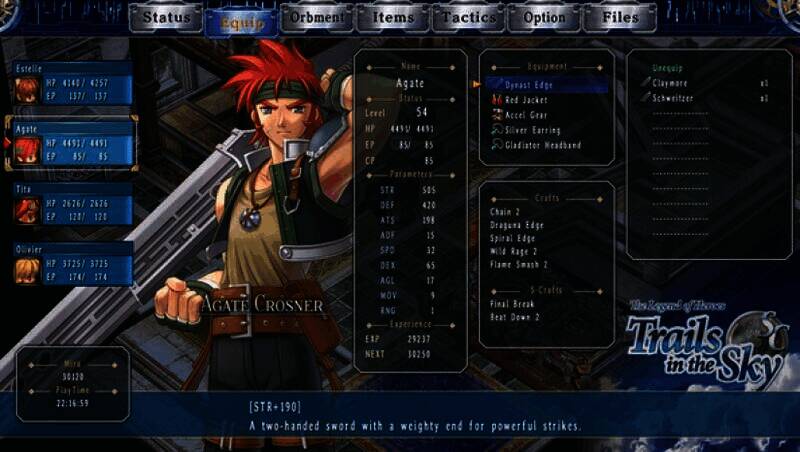
Task: Switch to the Files tab
Action: 621,18
